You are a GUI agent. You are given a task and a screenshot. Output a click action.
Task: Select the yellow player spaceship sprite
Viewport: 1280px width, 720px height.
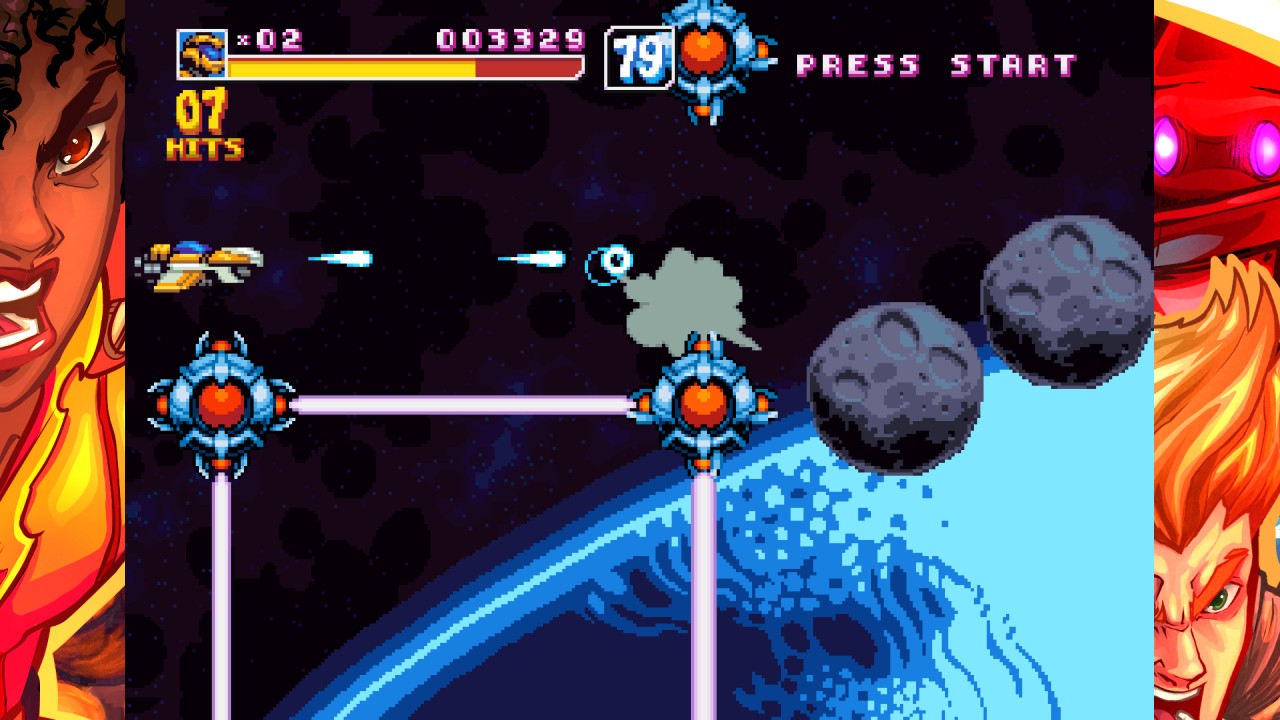pos(200,261)
